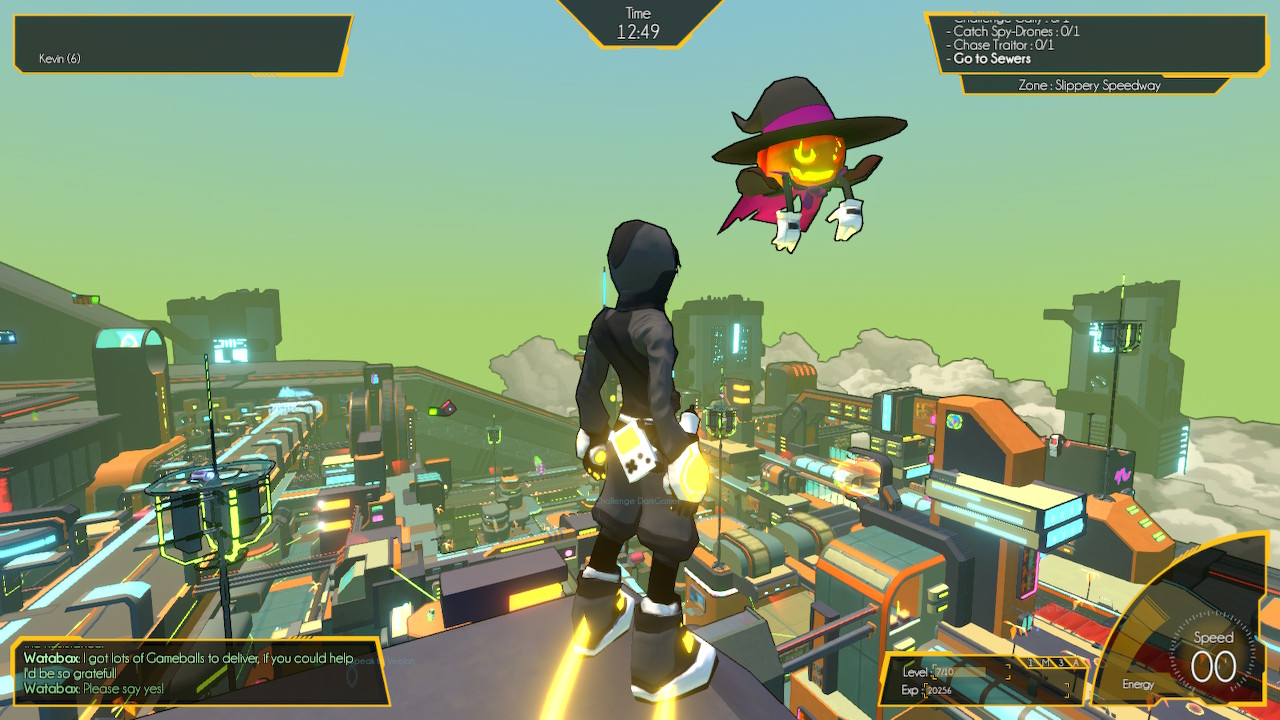Select Kevin in the player list
1280x720 pixels.
[60, 59]
